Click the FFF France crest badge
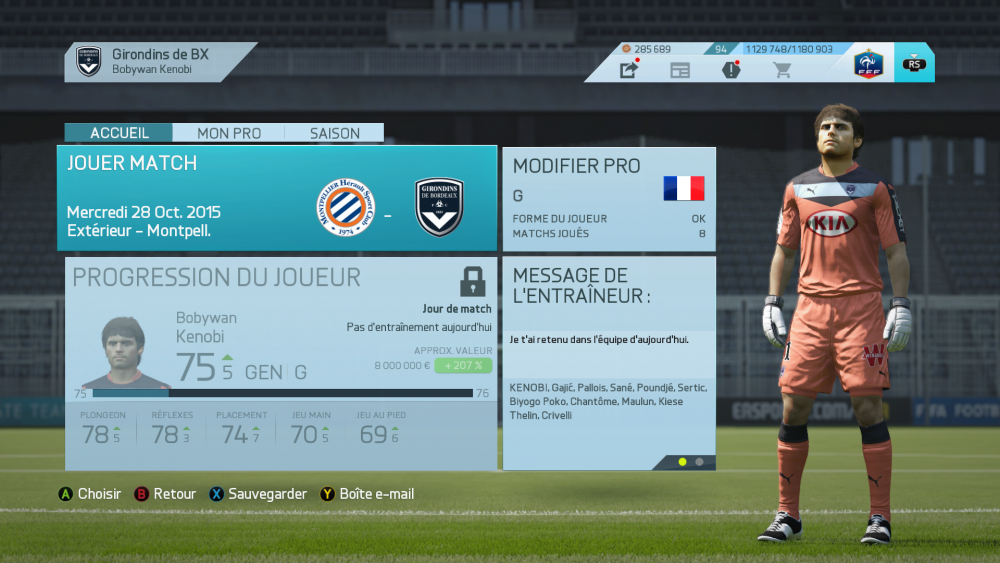The image size is (1000, 563). tap(867, 64)
